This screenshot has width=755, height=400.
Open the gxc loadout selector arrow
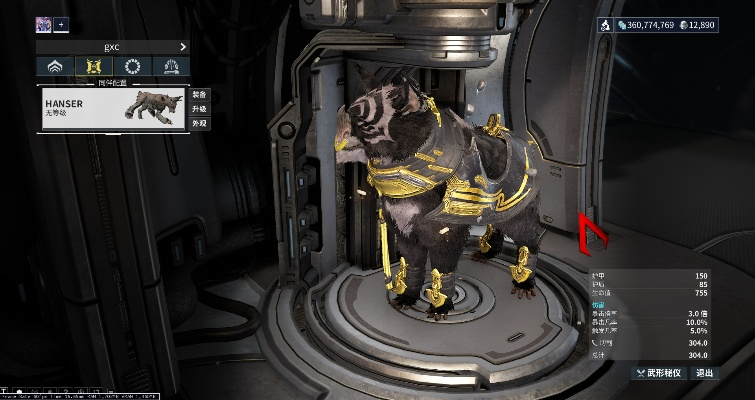click(x=183, y=47)
